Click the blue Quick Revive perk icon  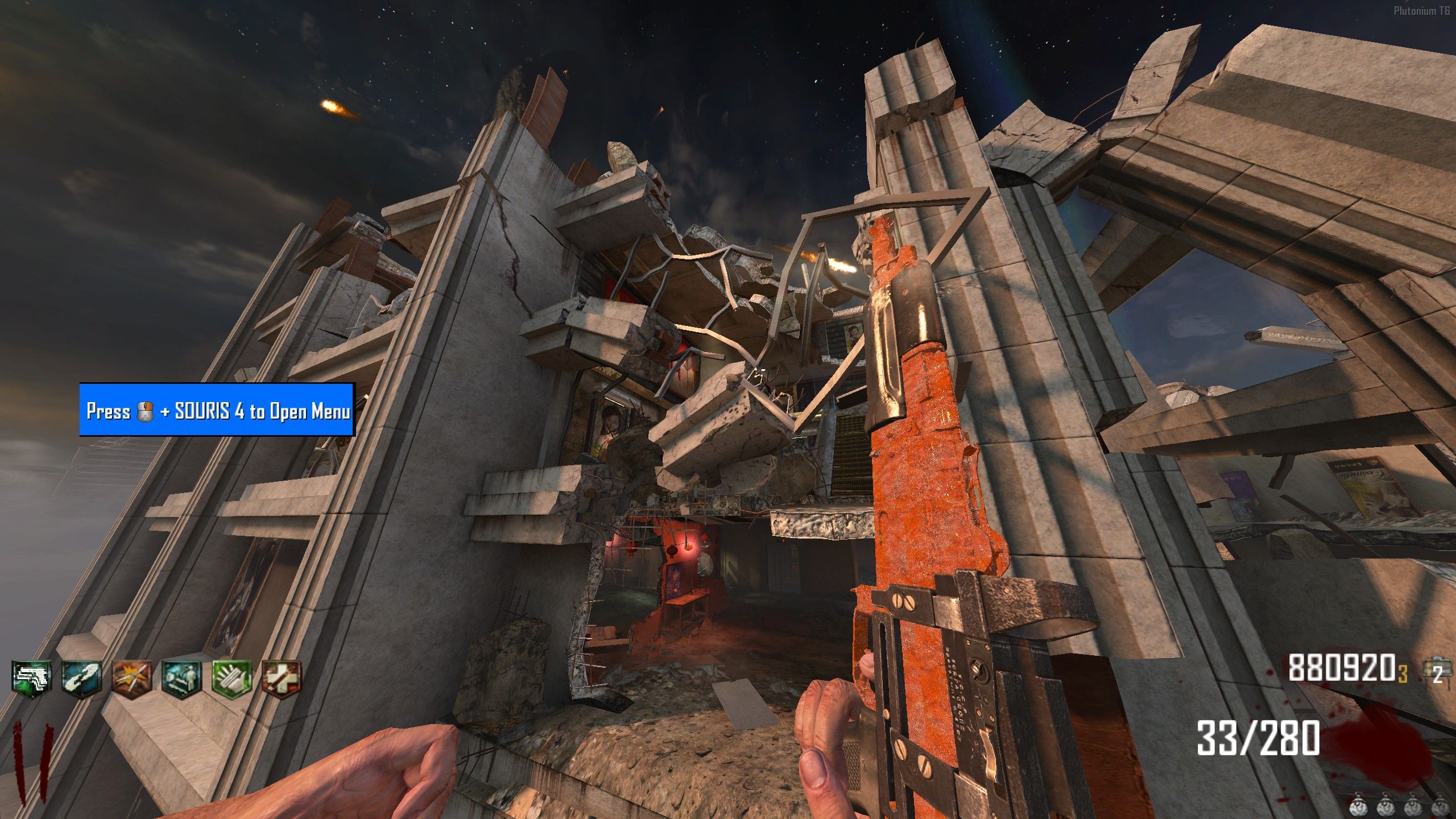coord(82,679)
